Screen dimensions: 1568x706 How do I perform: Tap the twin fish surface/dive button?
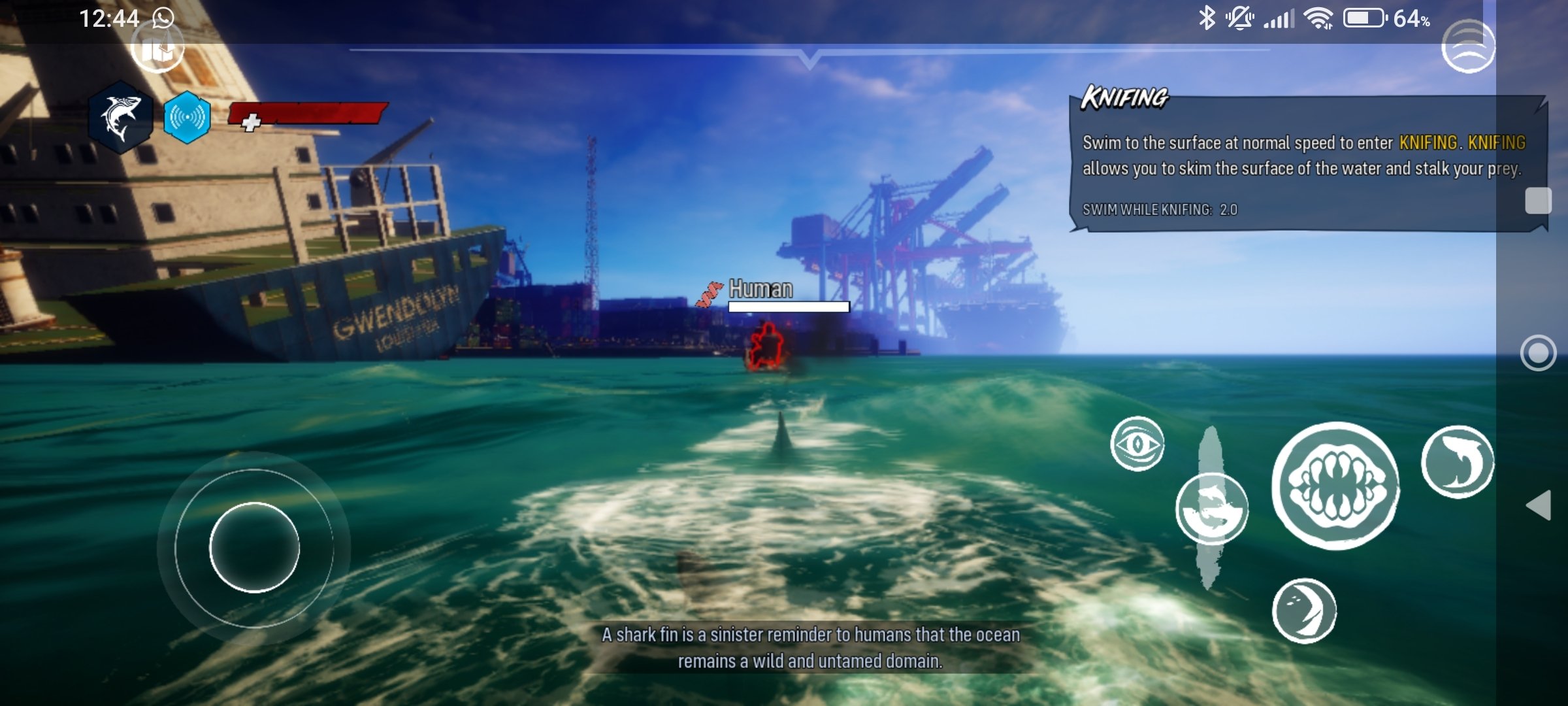(1212, 509)
